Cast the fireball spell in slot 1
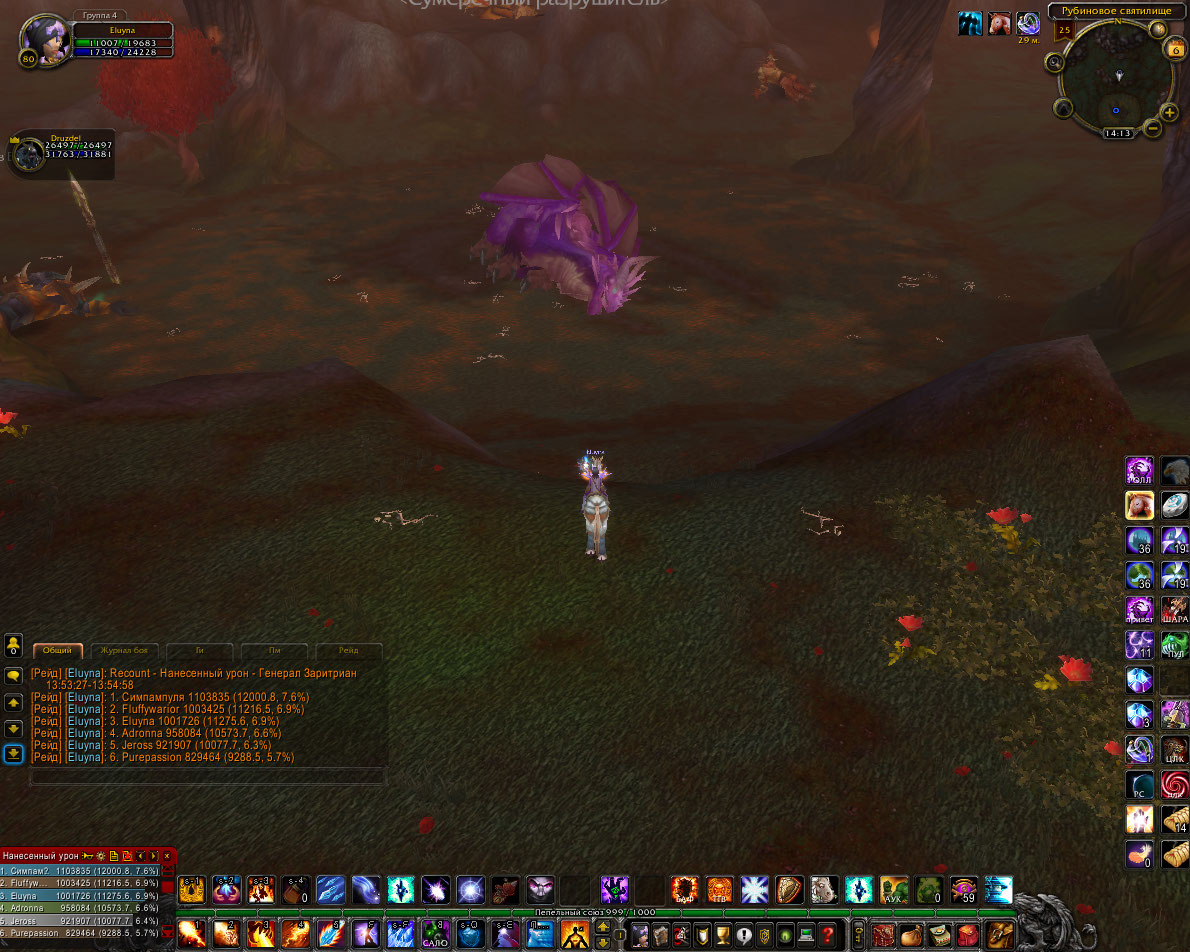 (x=191, y=935)
